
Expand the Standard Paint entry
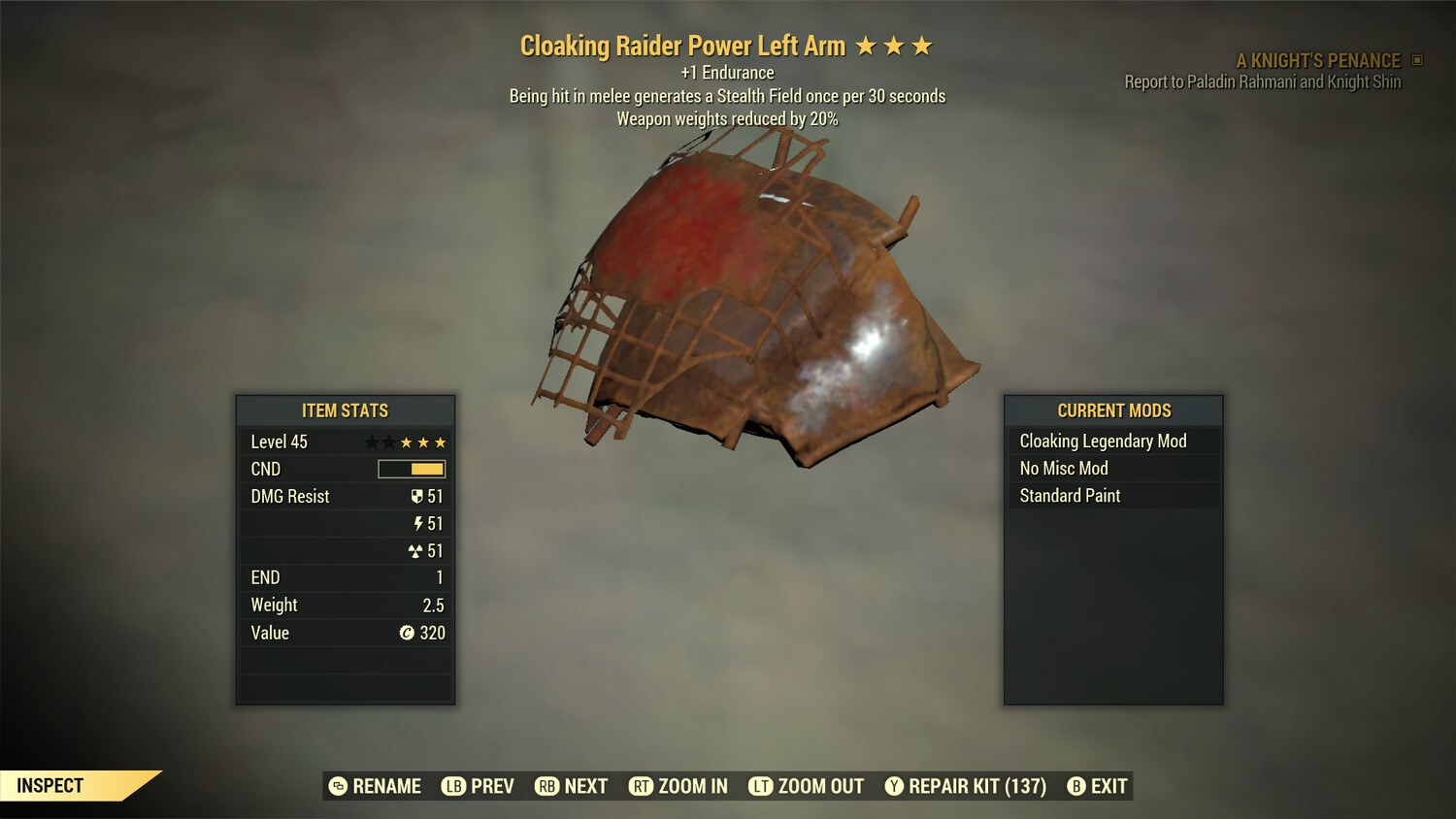tap(1069, 495)
